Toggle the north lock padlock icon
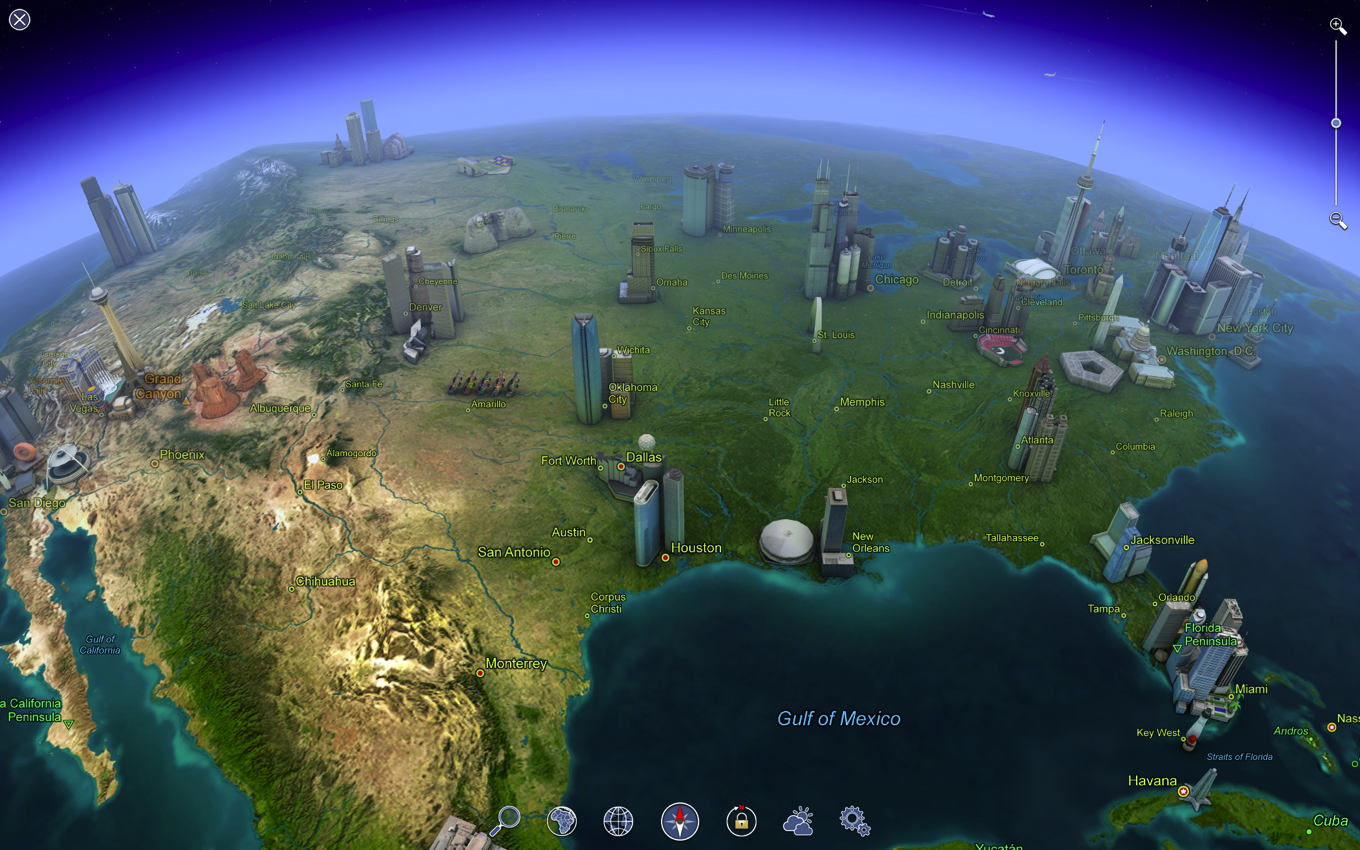1360x850 pixels. (x=741, y=821)
